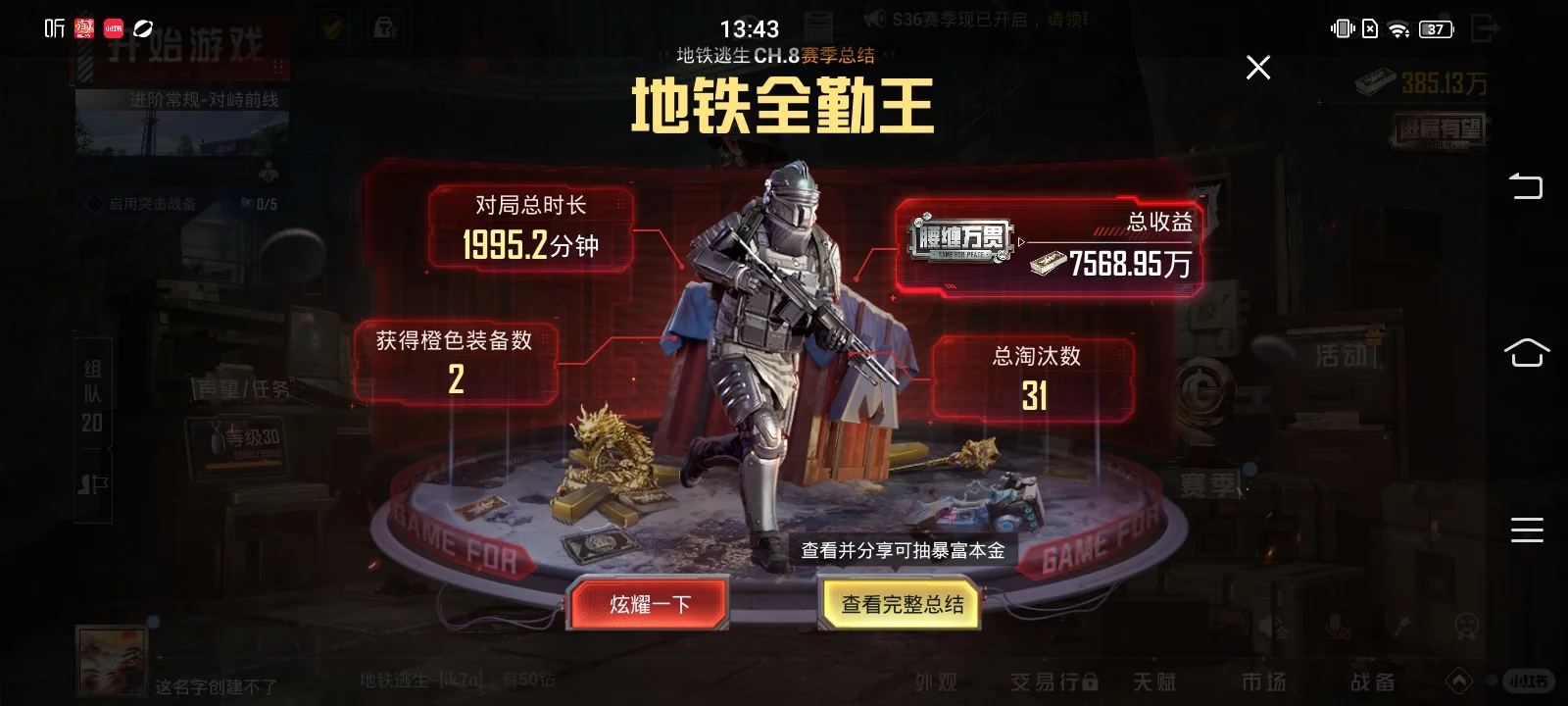Image resolution: width=1568 pixels, height=706 pixels.
Task: Open the 小红书 floating icon near bottom right
Action: (1527, 679)
